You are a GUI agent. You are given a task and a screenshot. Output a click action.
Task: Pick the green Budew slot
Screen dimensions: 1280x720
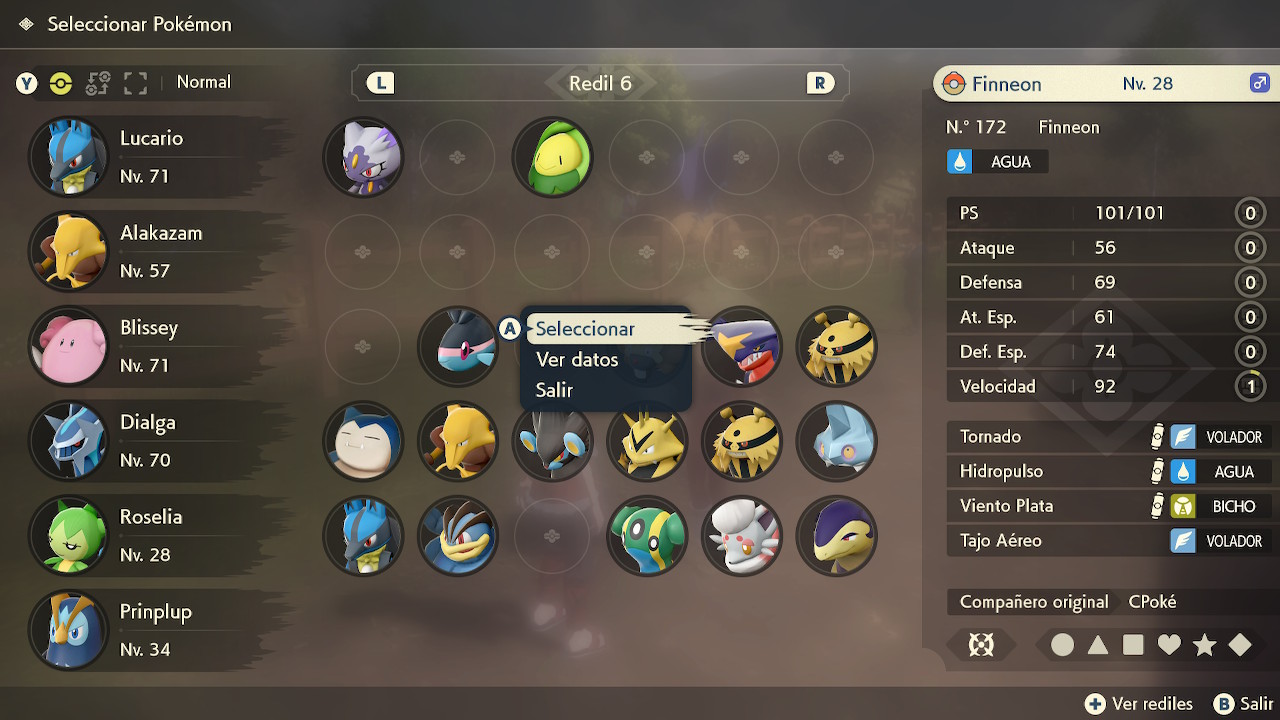[552, 157]
